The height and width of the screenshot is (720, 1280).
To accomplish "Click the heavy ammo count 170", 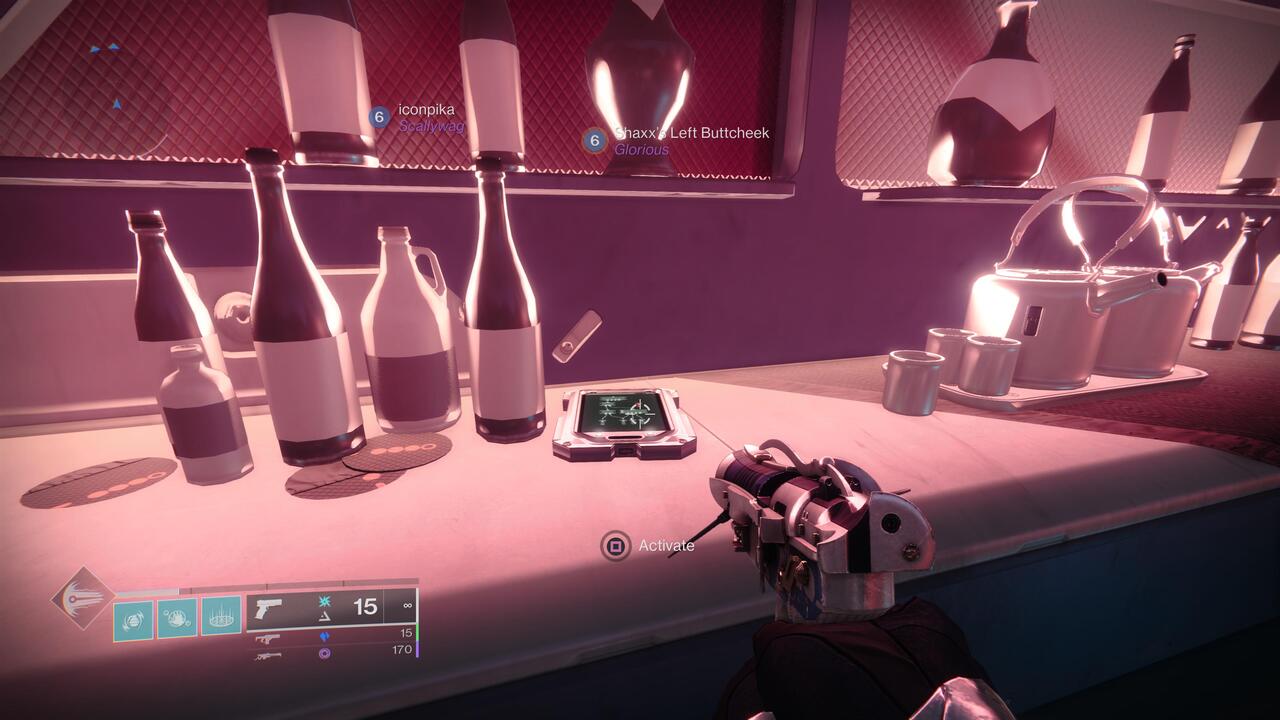I will point(404,650).
